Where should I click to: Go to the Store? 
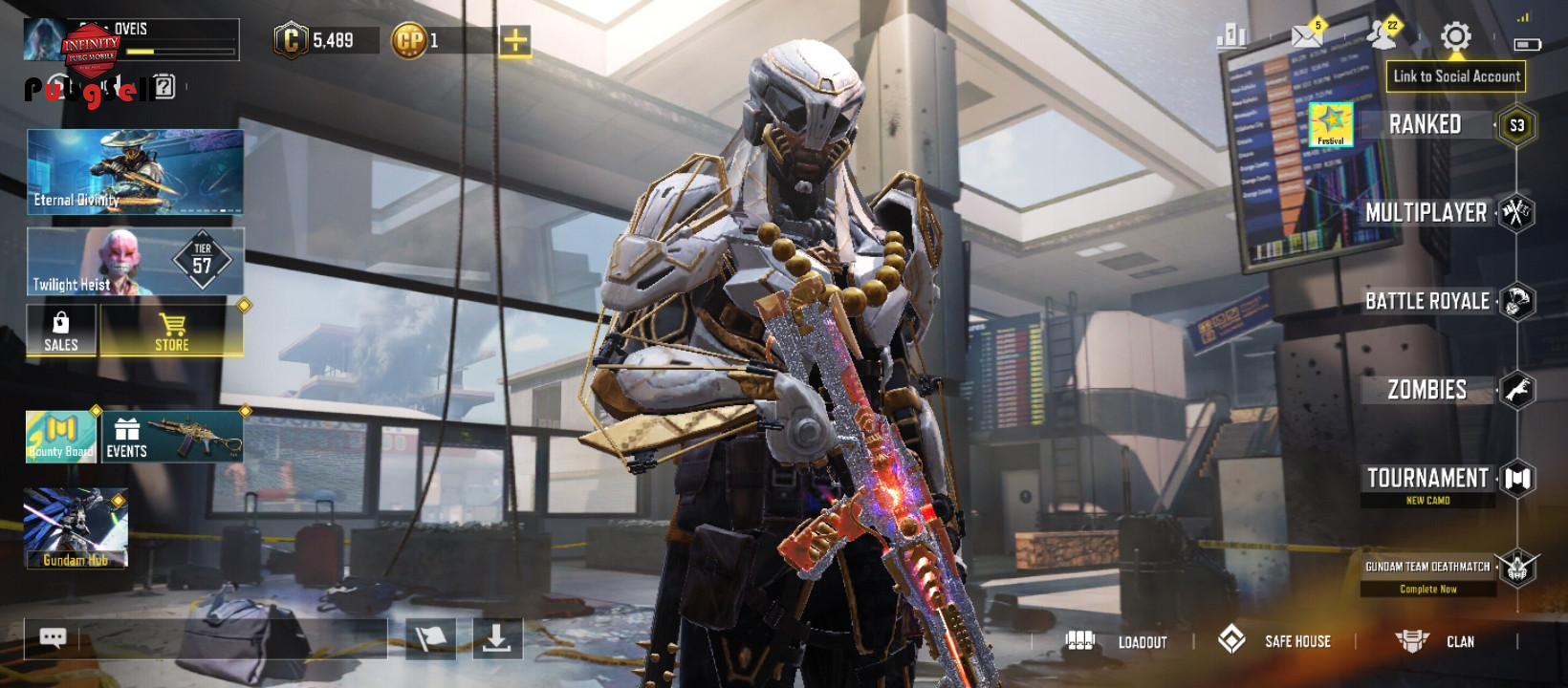tap(172, 331)
